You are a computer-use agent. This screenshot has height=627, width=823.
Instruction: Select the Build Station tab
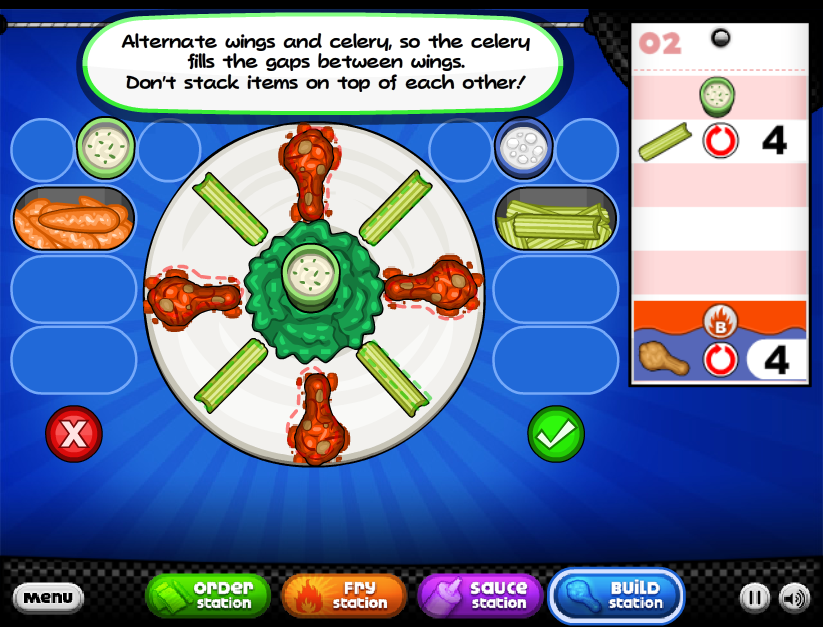(x=617, y=595)
